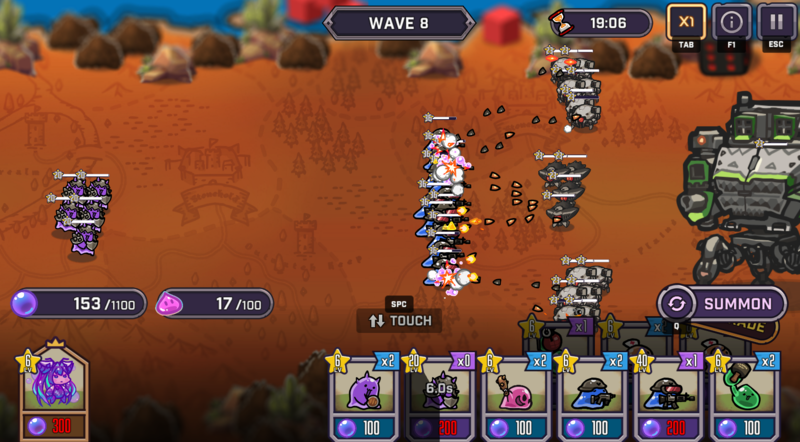Open the info panel button

[731, 22]
